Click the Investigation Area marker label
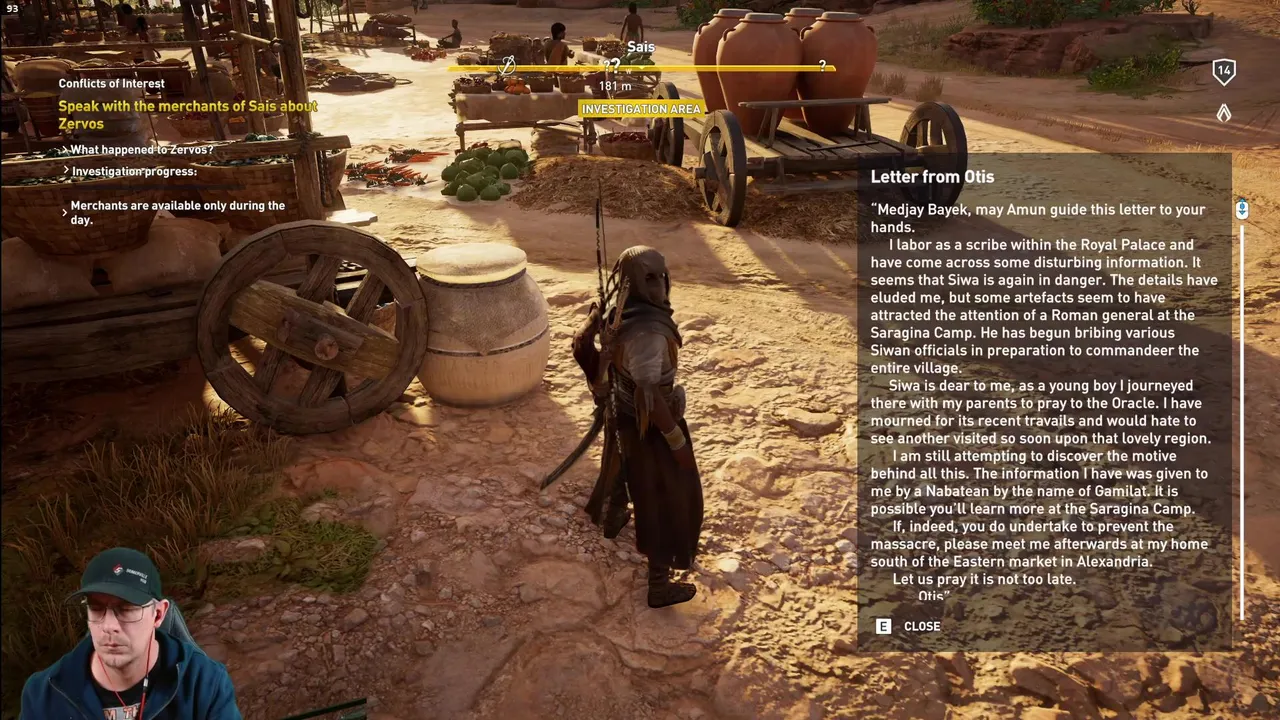Image resolution: width=1280 pixels, height=720 pixels. pyautogui.click(x=641, y=109)
